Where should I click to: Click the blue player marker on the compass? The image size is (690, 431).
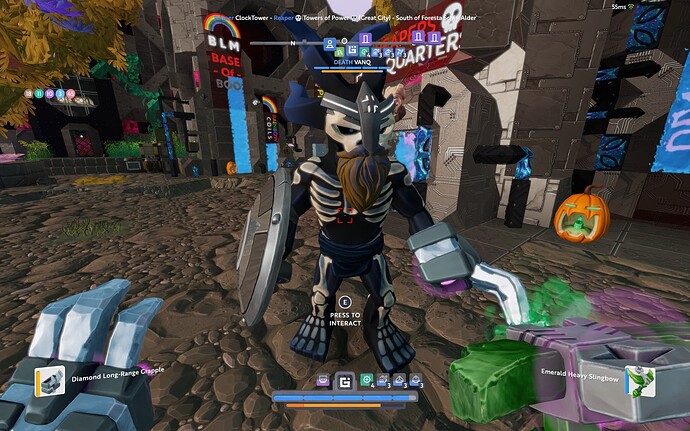331,44
